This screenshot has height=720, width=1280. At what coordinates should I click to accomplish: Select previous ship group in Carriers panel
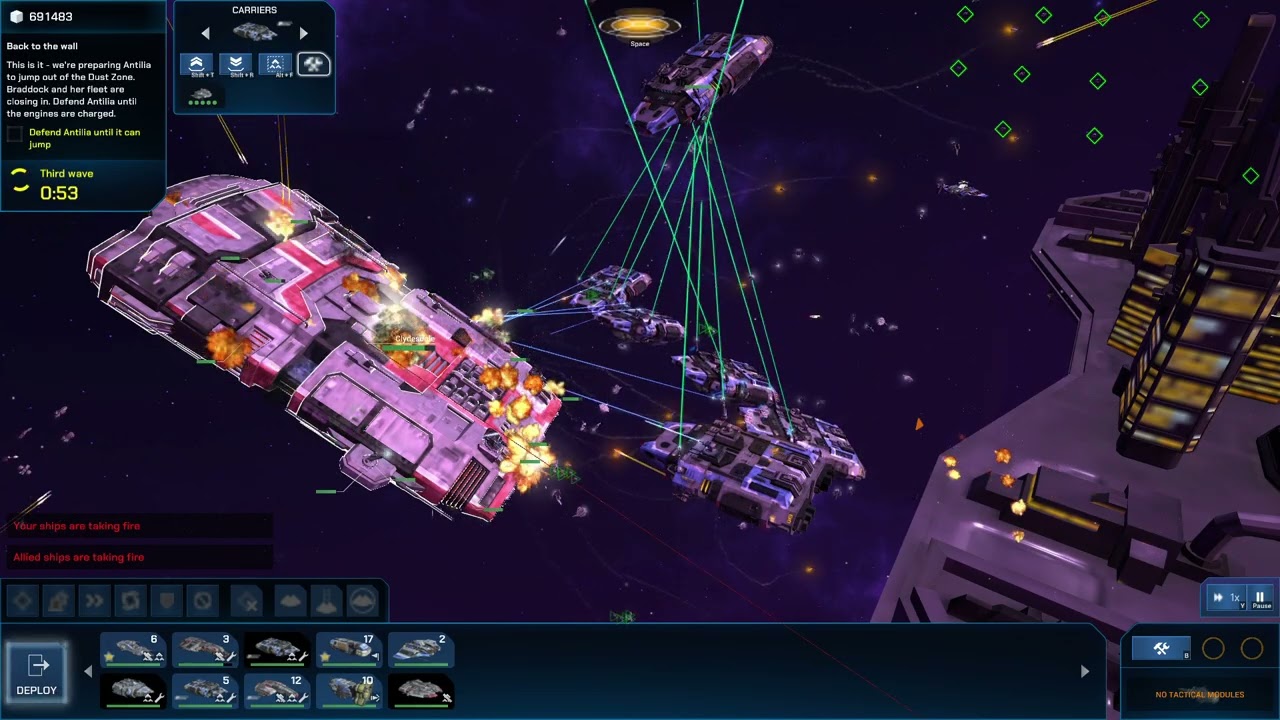[x=206, y=33]
